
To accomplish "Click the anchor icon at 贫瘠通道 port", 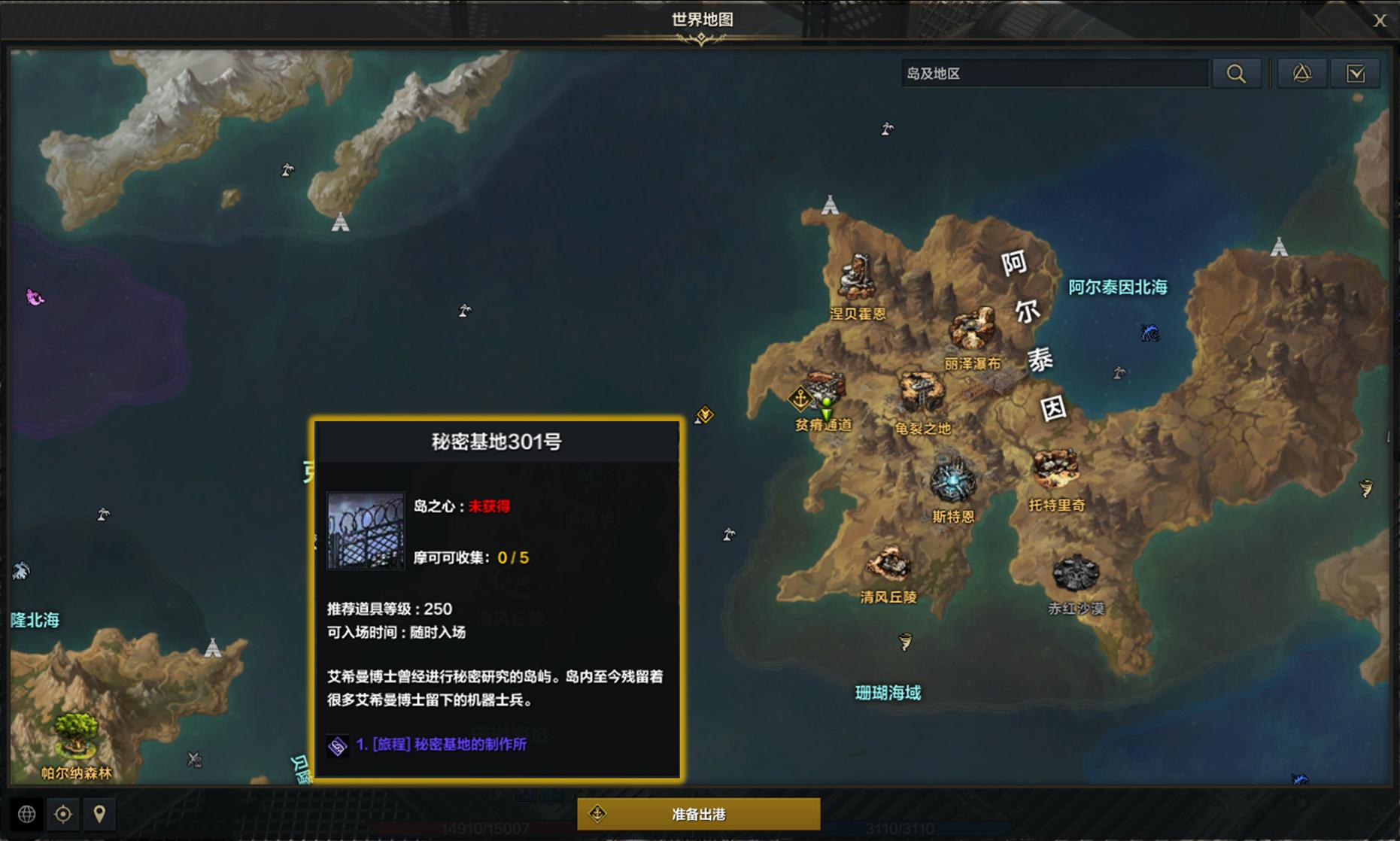I will [800, 397].
